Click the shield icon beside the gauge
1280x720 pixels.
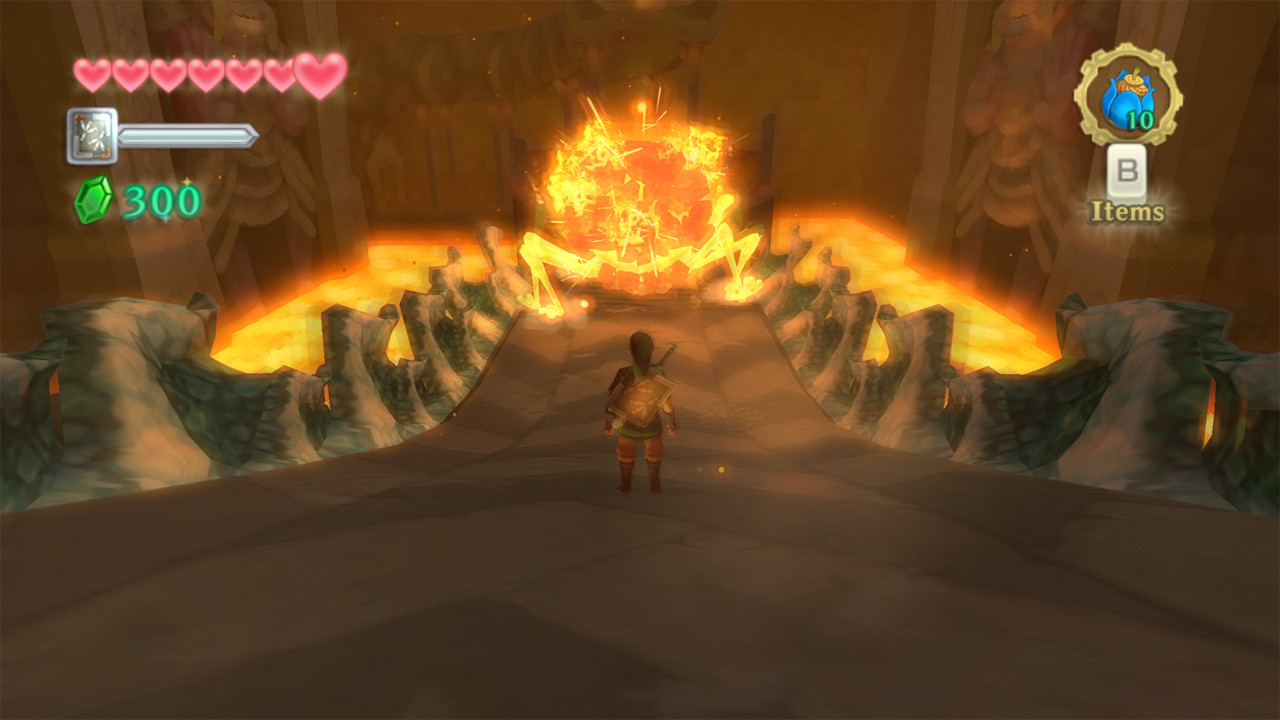92,136
